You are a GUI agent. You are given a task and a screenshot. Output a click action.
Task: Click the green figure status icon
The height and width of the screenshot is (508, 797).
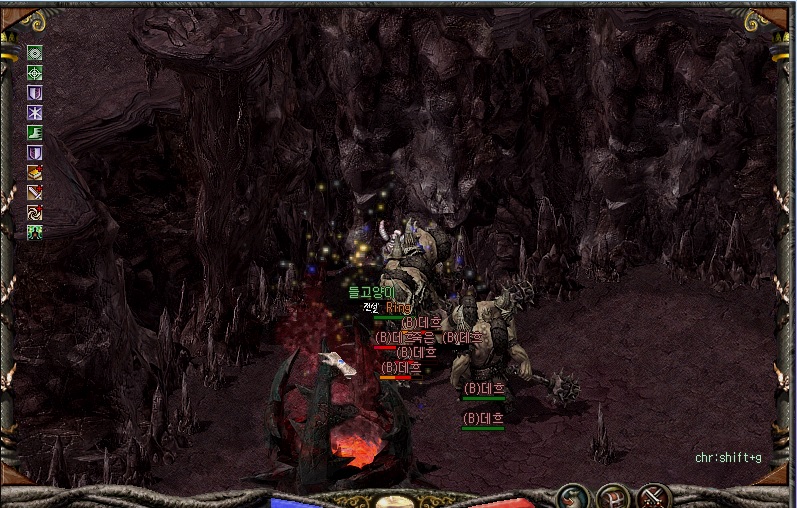tap(34, 232)
